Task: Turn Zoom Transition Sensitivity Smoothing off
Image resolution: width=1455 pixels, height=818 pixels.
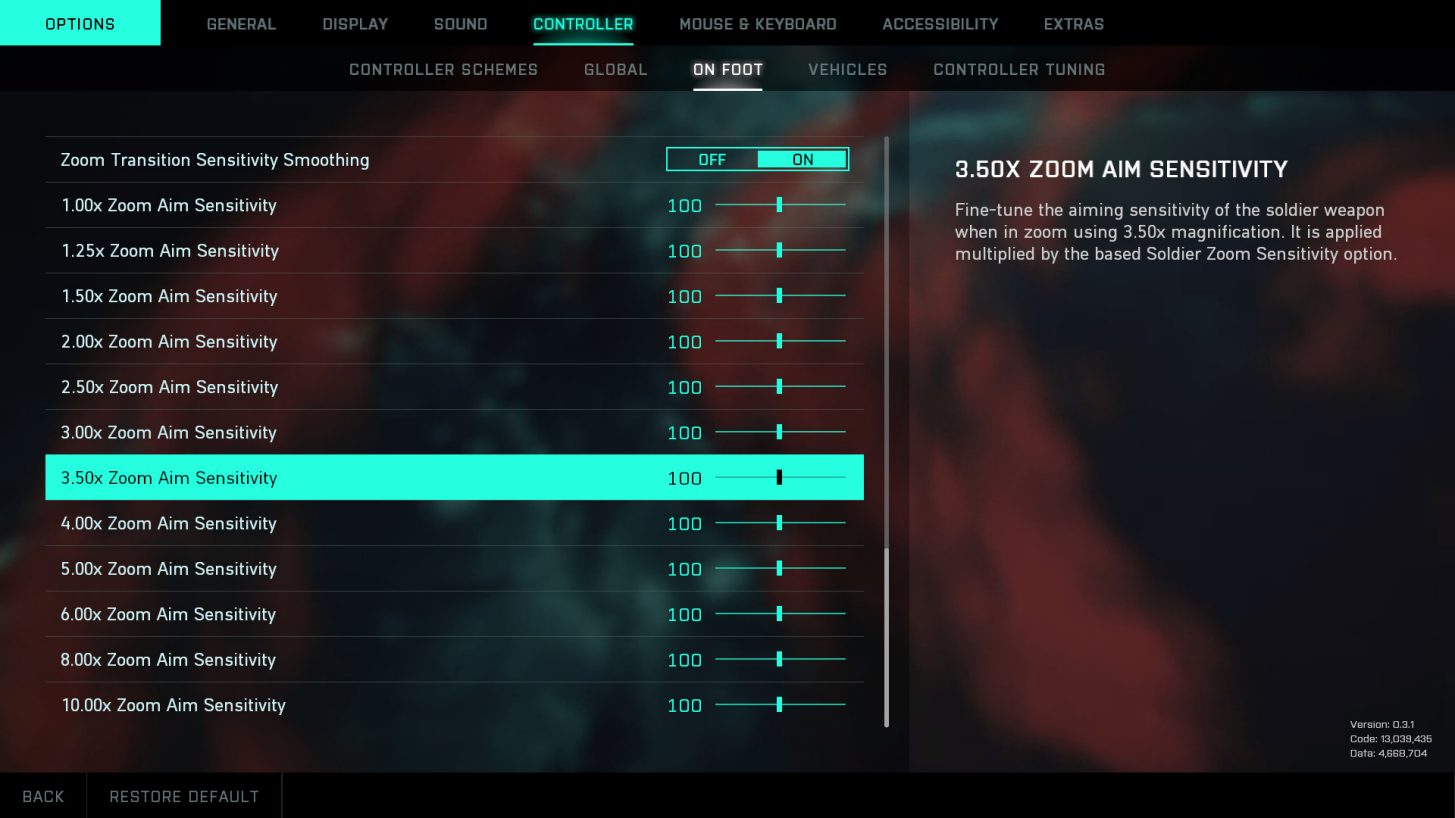Action: 712,160
